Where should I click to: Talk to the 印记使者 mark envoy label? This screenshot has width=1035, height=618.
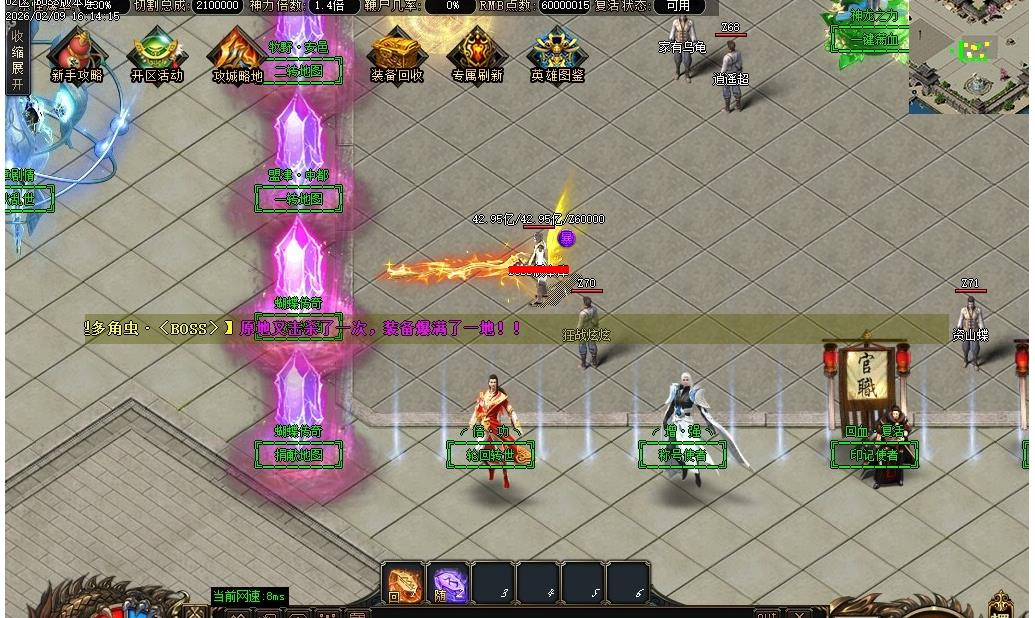click(874, 456)
